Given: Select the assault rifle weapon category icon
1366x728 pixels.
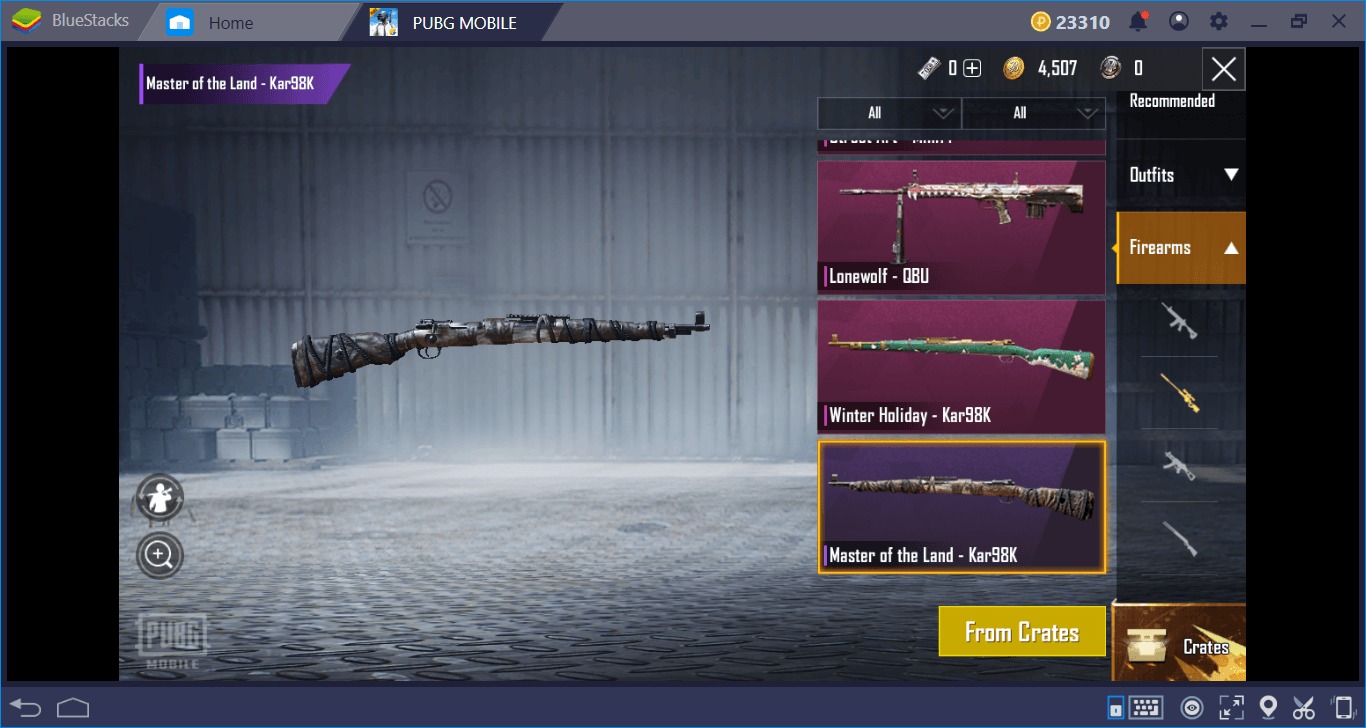Looking at the screenshot, I should coord(1178,322).
